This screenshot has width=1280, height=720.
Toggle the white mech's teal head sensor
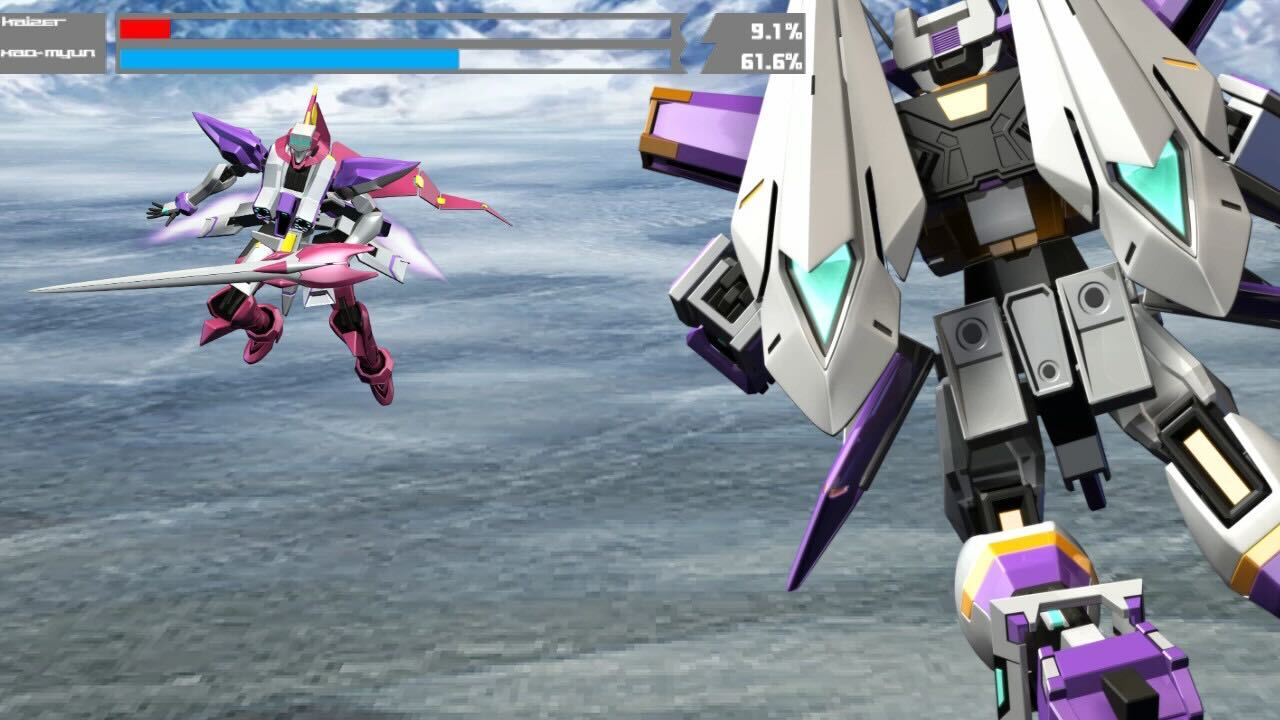943,42
